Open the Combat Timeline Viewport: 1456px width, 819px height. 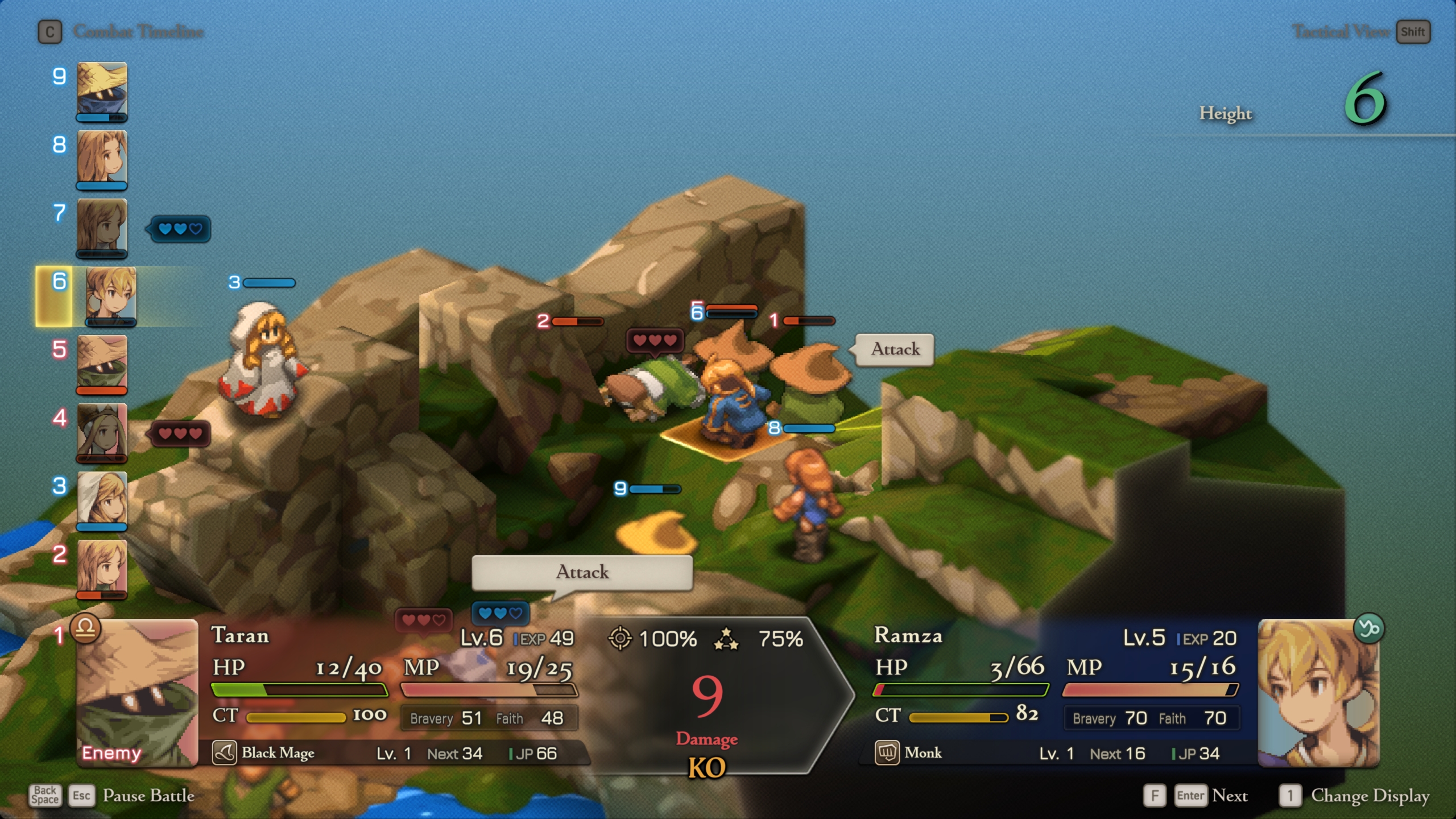[x=50, y=32]
